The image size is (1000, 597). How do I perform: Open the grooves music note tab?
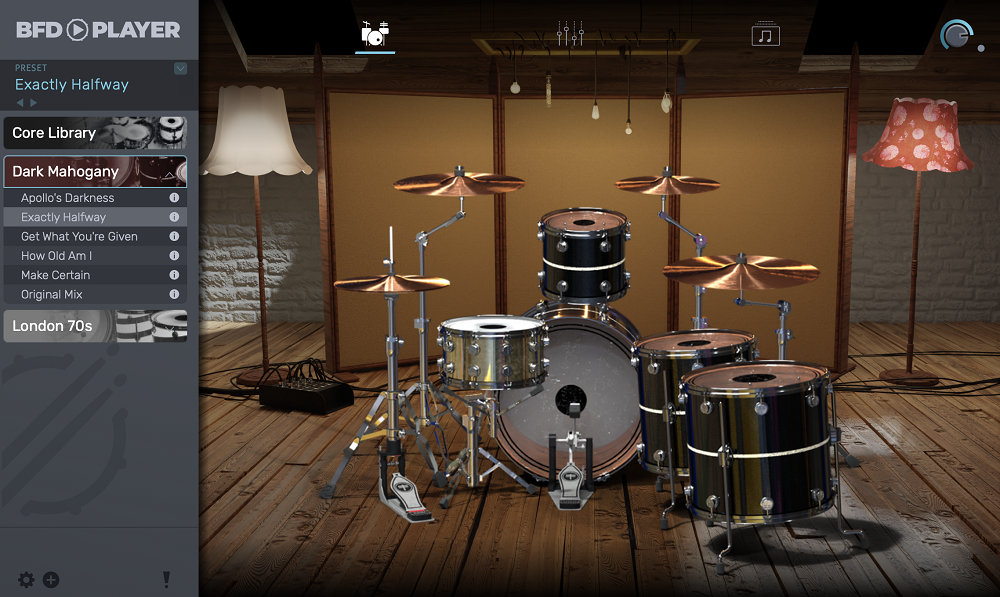click(766, 35)
